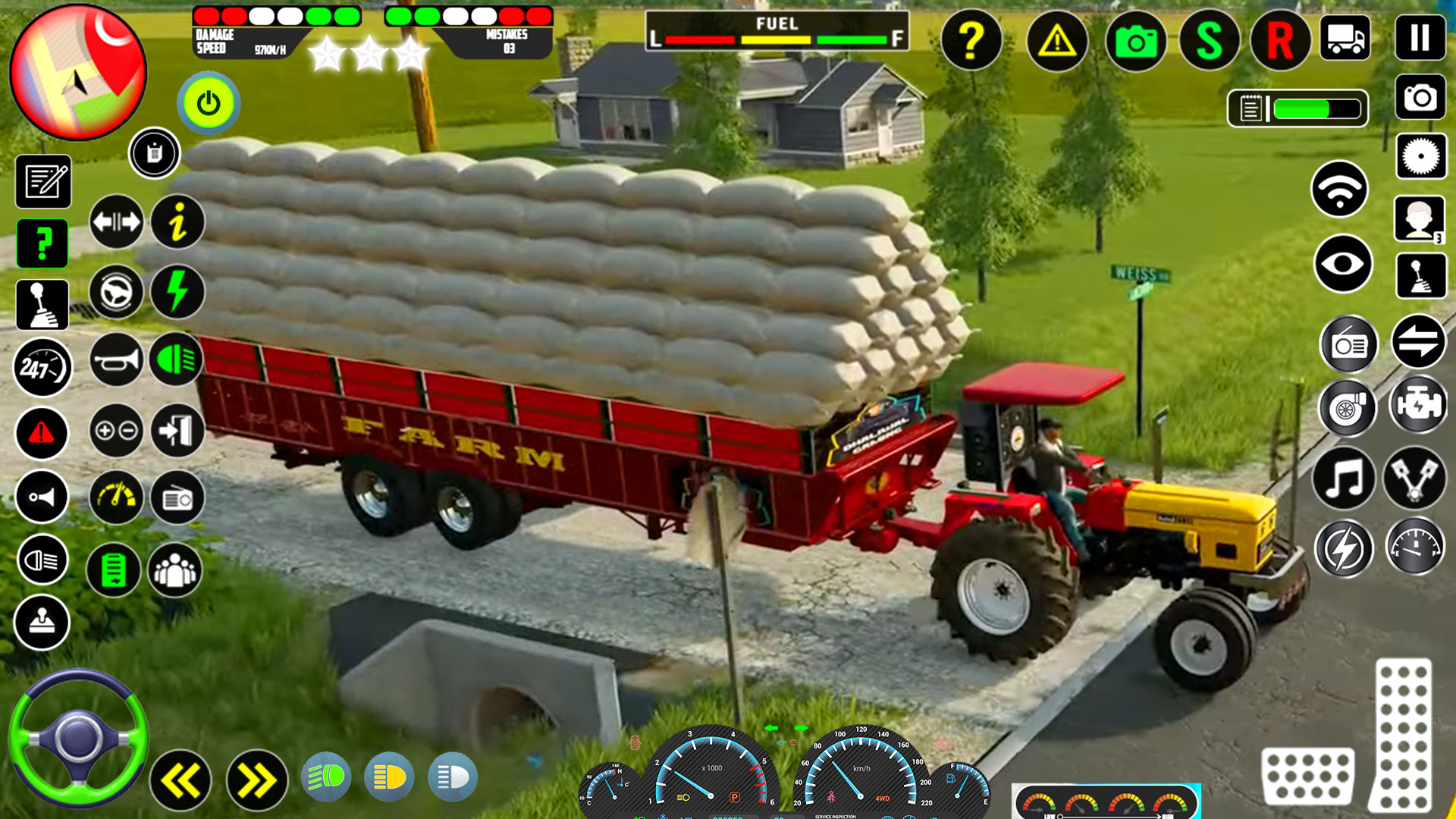
Task: Activate the turbocharger boost icon
Action: (x=1348, y=408)
